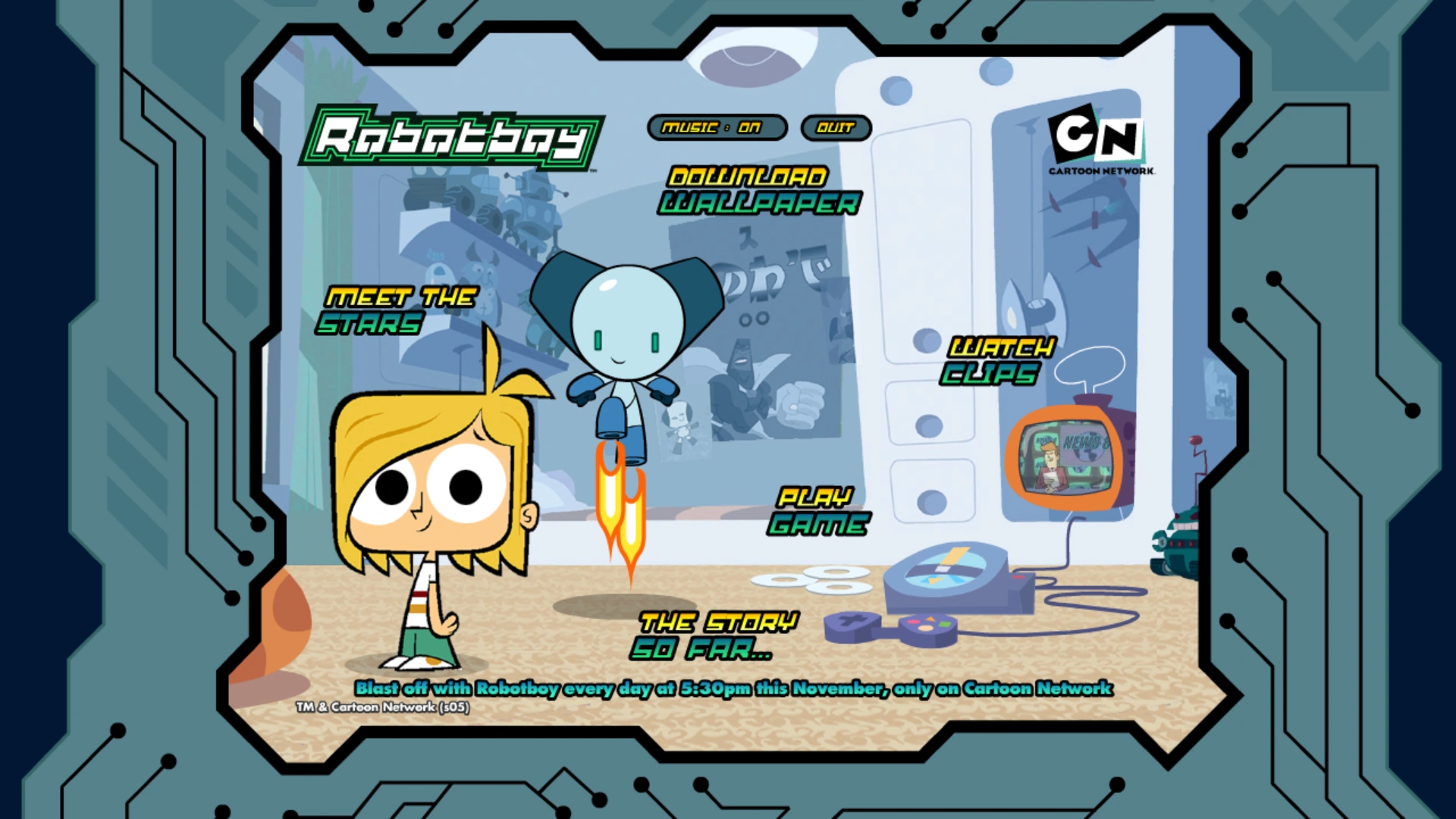Click the stack of white discs

[811, 580]
